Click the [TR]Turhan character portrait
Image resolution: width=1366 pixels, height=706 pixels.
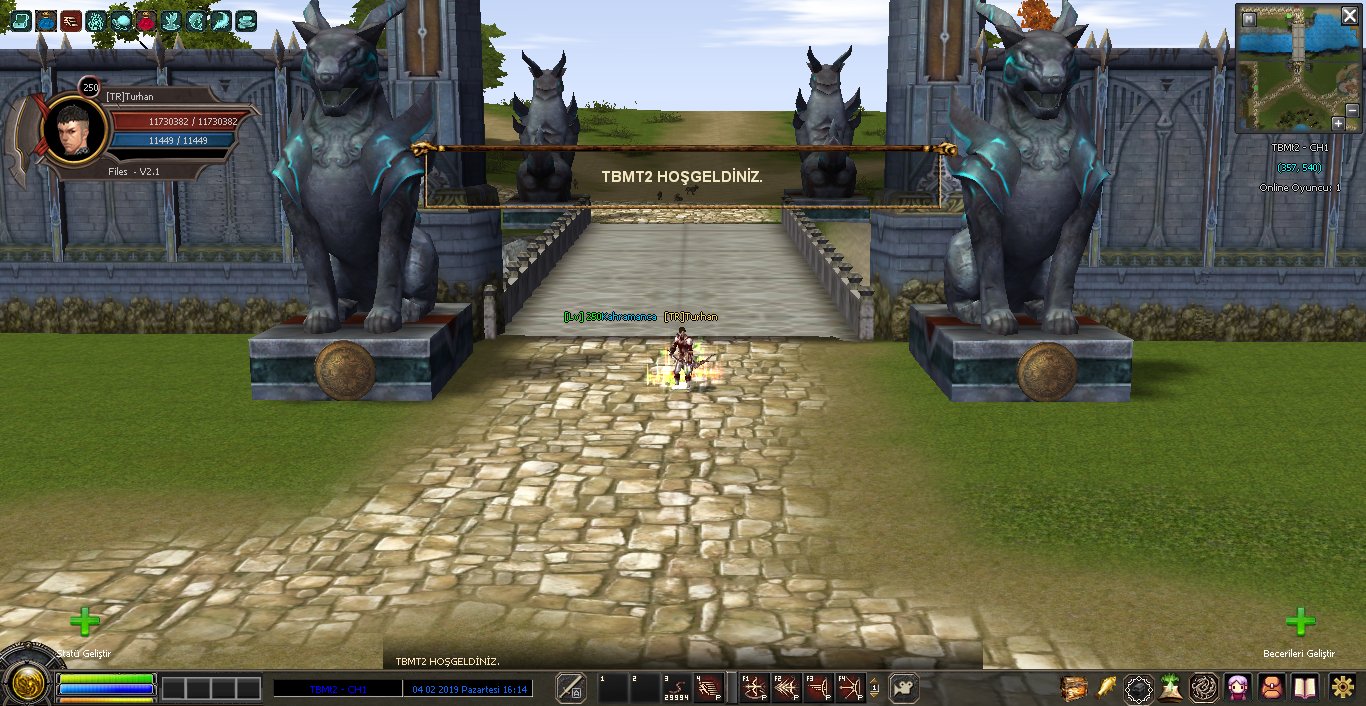point(75,130)
